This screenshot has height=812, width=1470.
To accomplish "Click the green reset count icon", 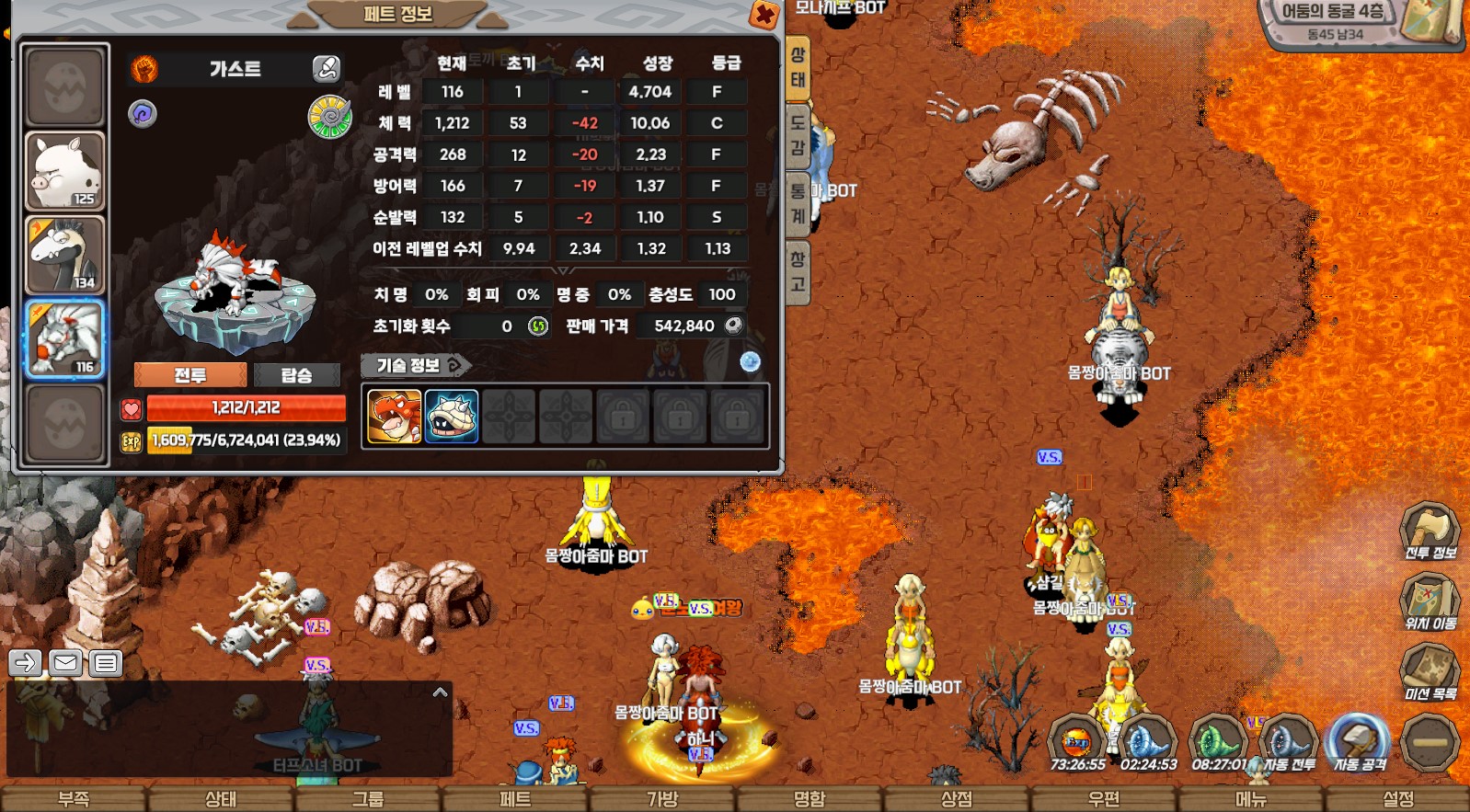I will [x=538, y=326].
